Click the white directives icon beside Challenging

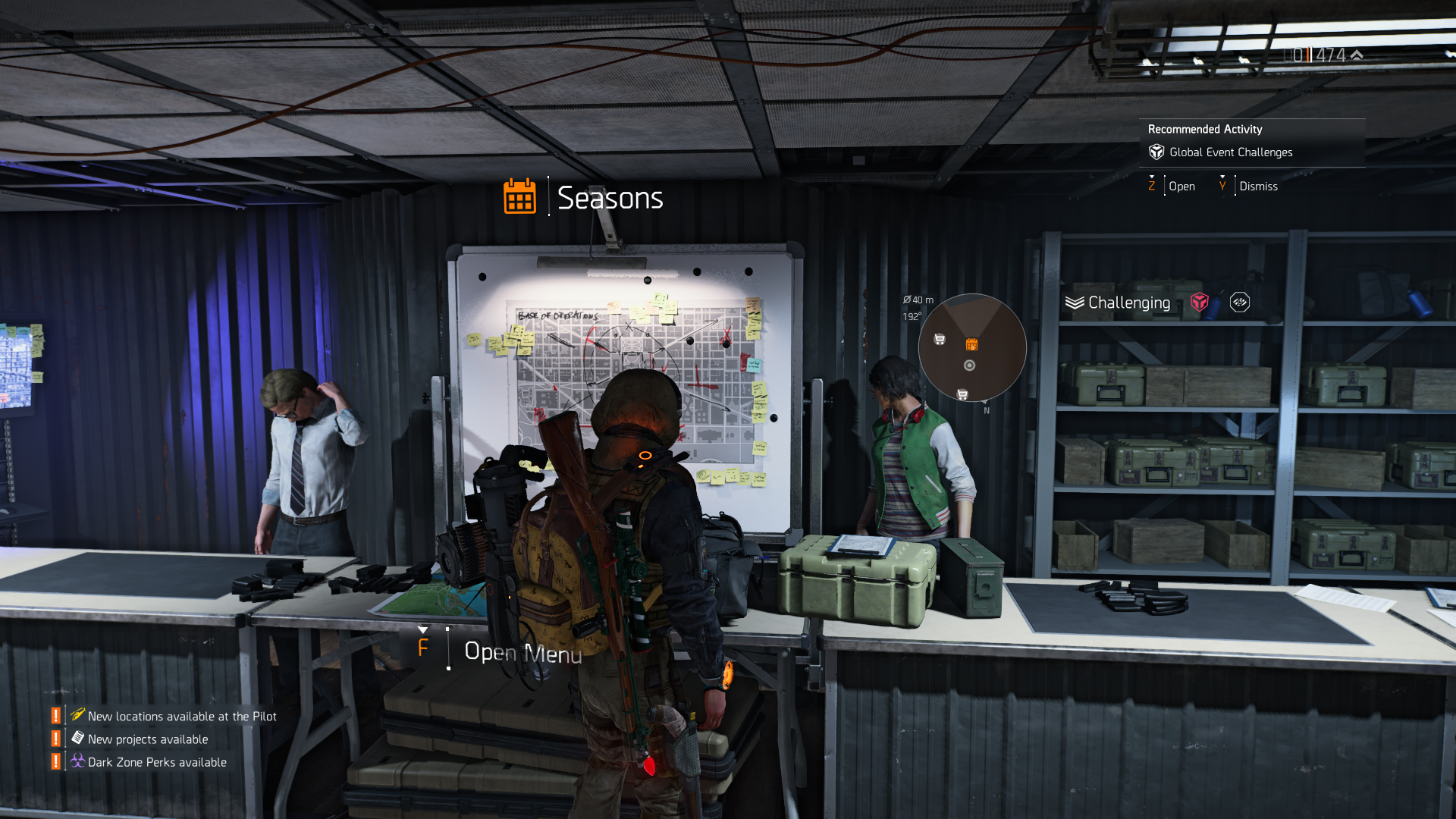tap(1239, 303)
